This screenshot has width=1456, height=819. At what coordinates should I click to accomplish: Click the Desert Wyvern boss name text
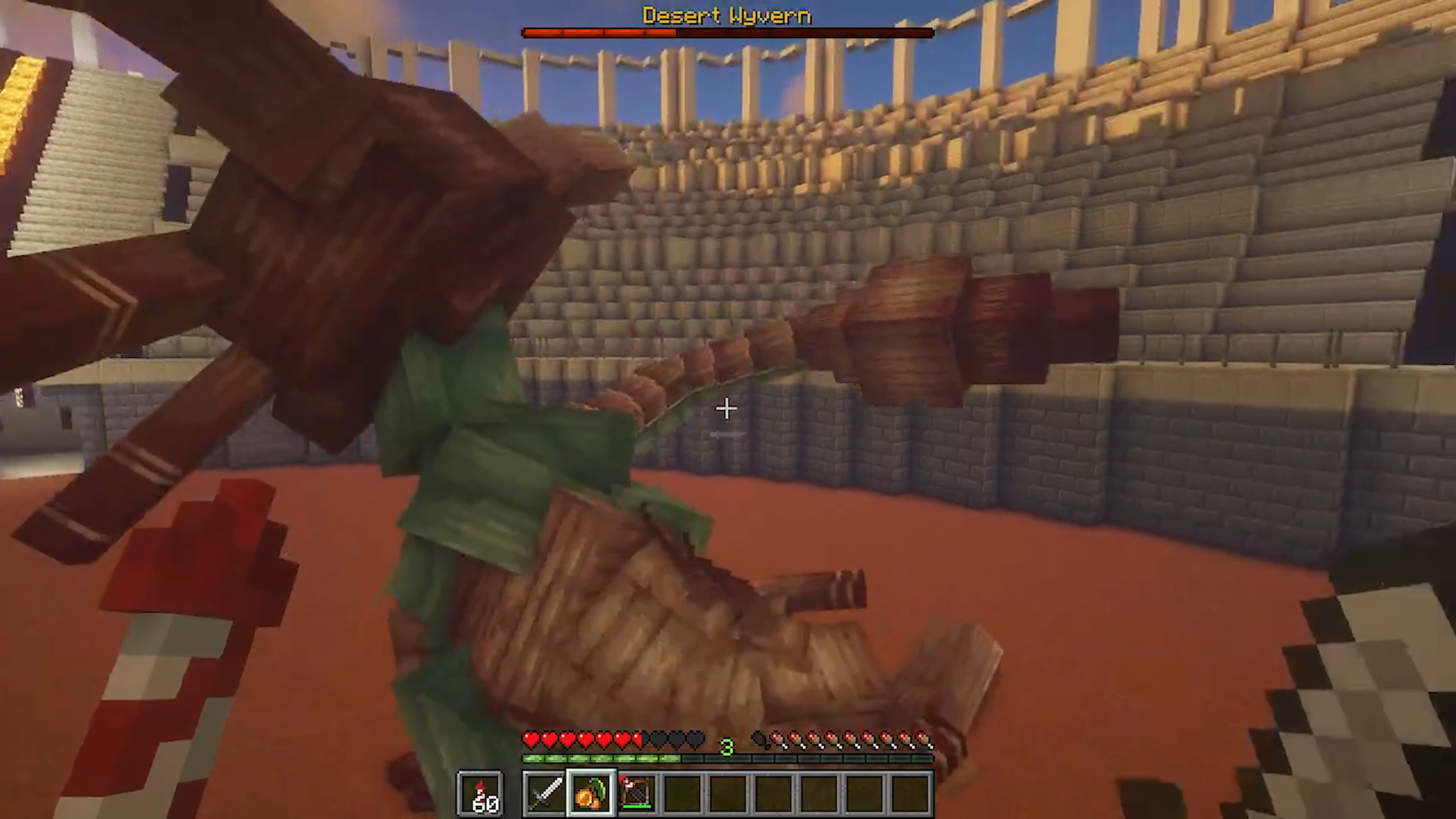click(x=726, y=15)
